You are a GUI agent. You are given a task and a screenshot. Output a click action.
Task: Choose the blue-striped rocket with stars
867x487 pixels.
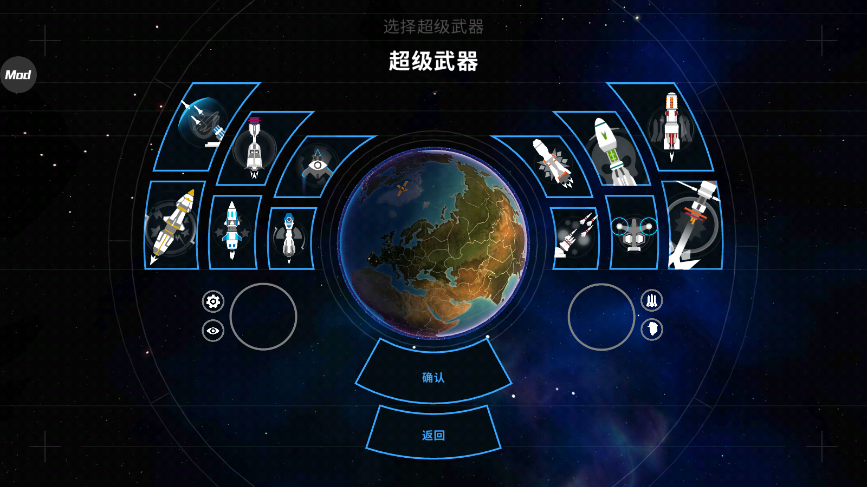click(234, 233)
